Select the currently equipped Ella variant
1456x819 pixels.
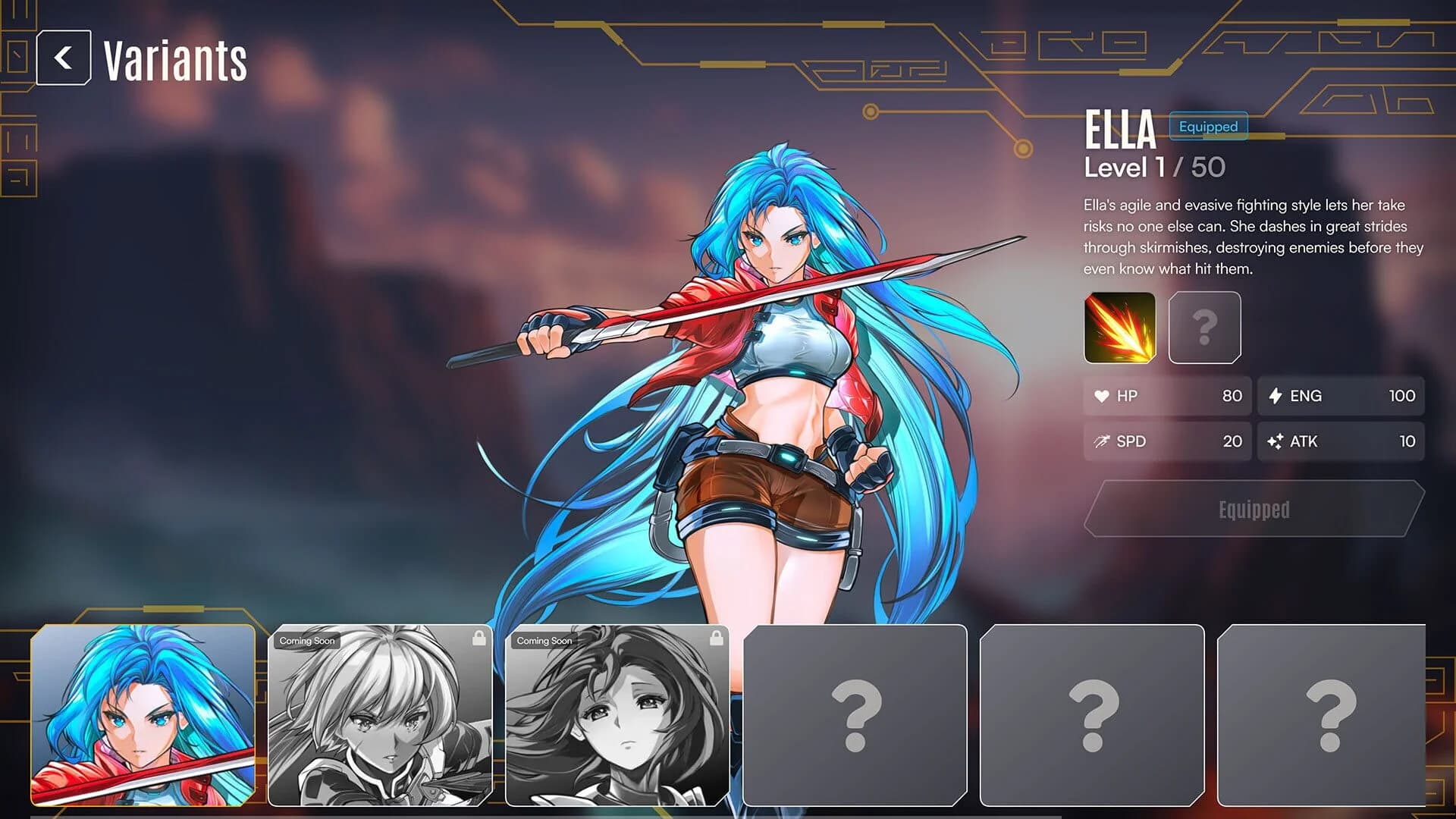144,717
